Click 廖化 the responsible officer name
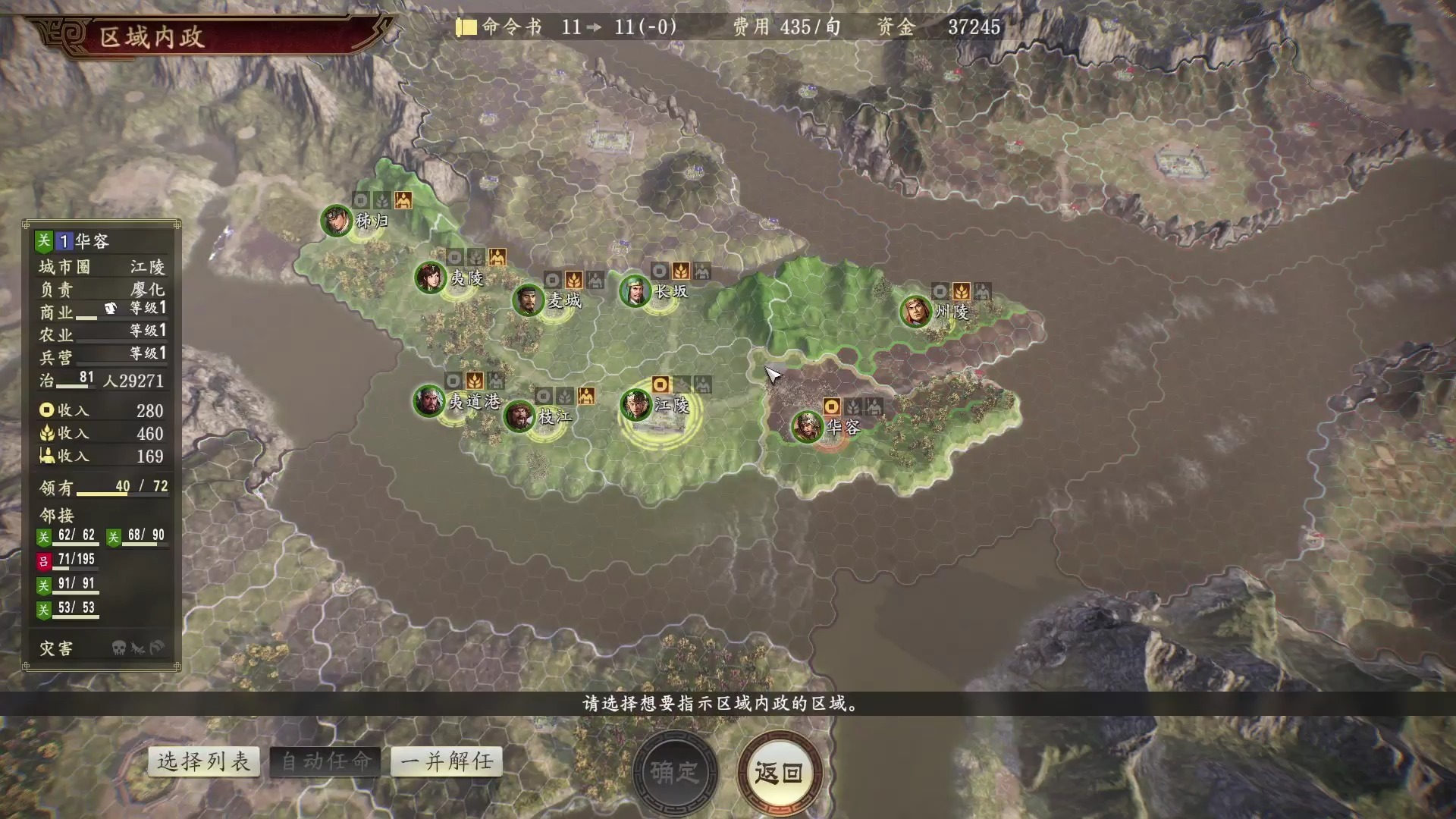Viewport: 1456px width, 819px height. [x=146, y=288]
